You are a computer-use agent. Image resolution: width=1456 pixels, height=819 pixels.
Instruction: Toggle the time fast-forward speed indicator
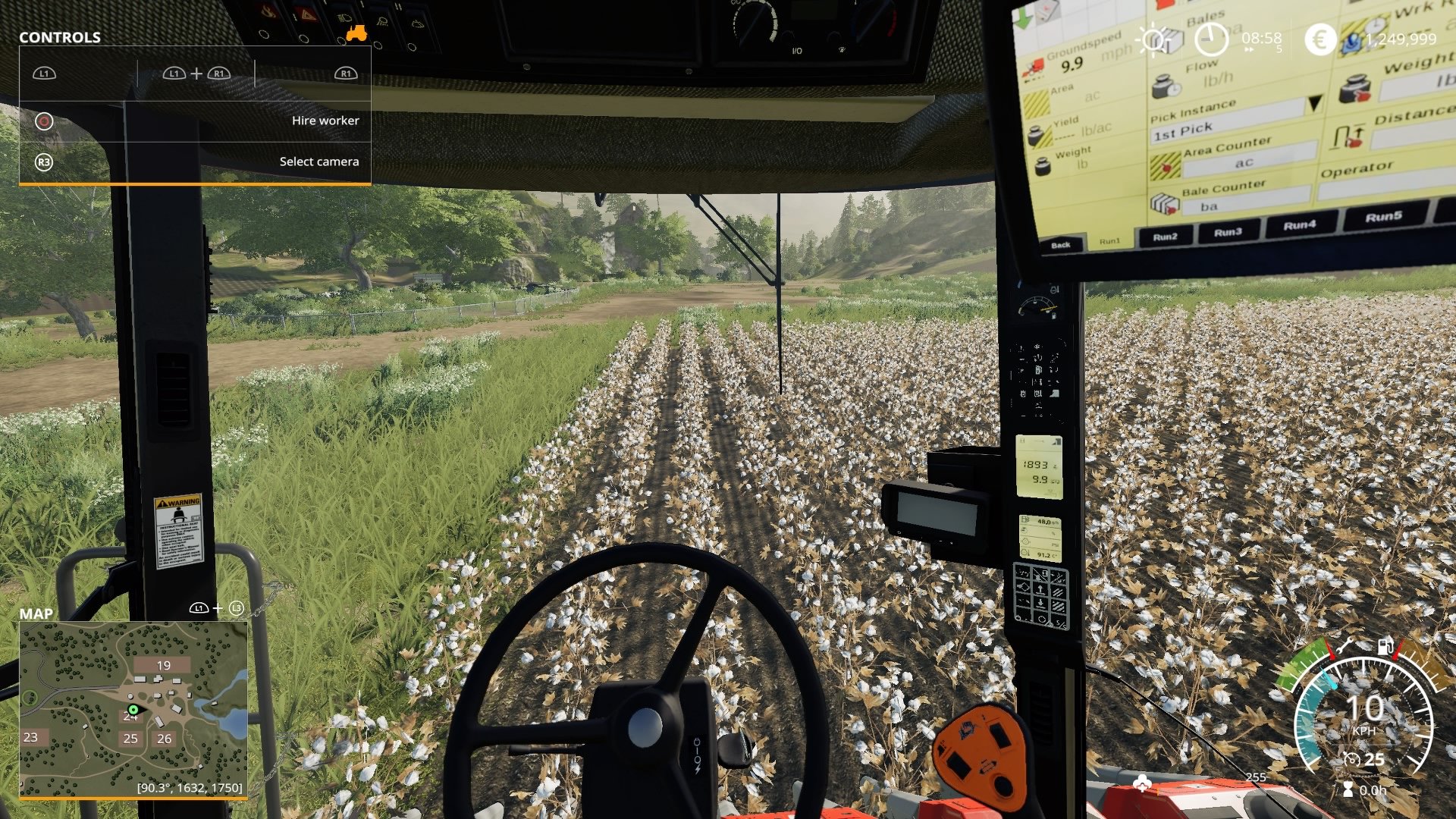click(x=1249, y=49)
